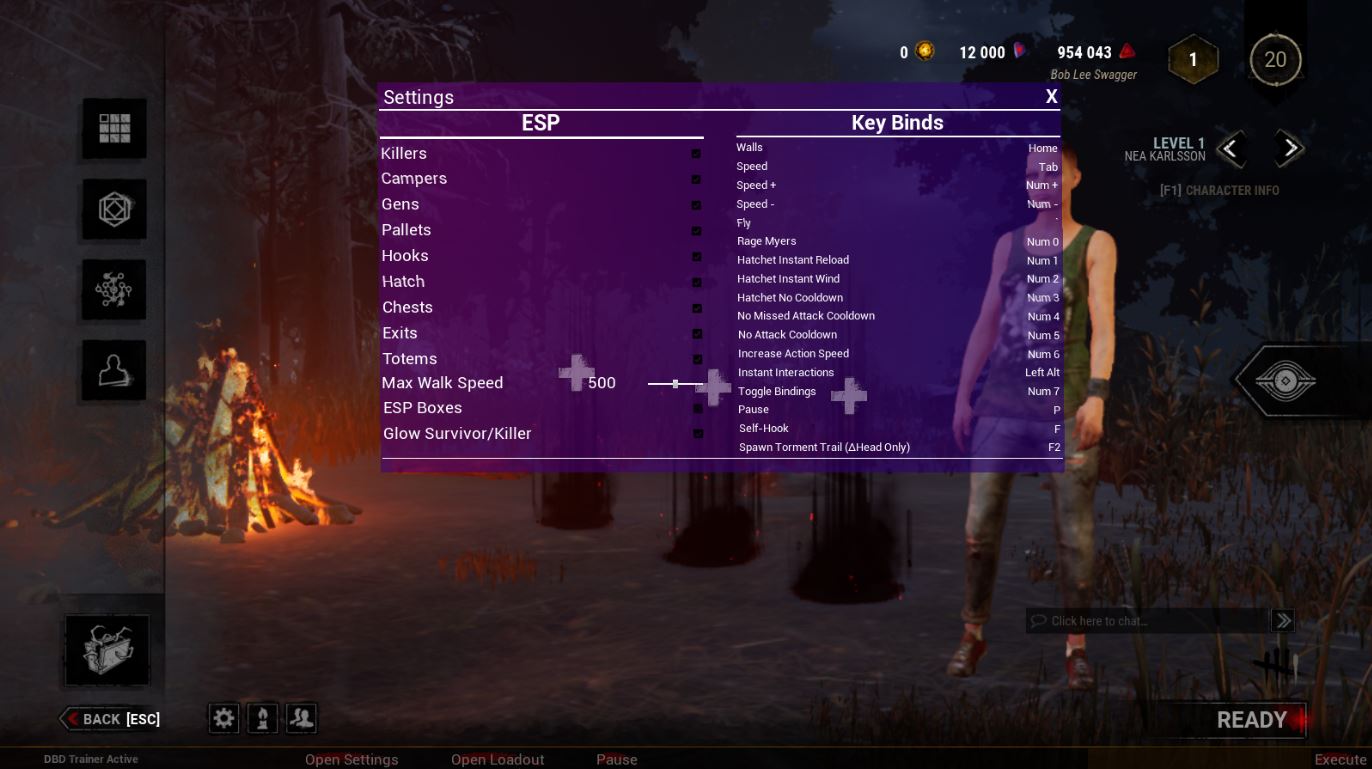Click the grid loadout icon in left sidebar
The height and width of the screenshot is (769, 1372).
coord(113,128)
